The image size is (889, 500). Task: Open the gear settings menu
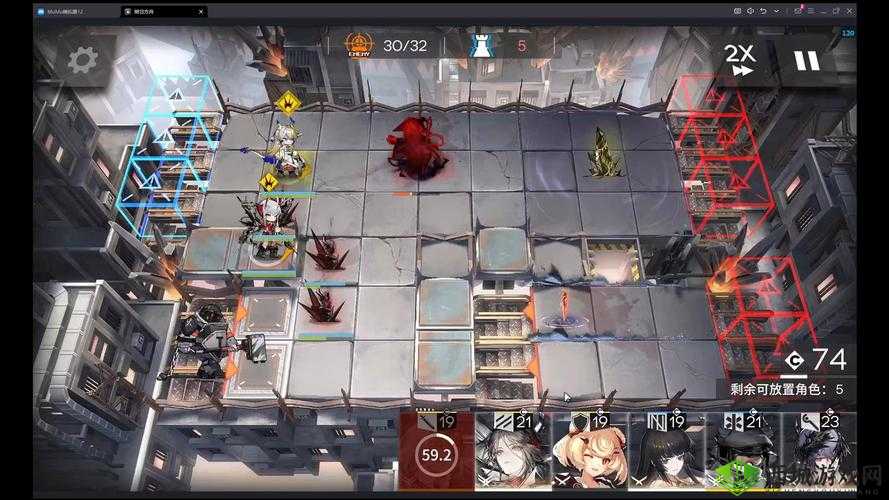(x=82, y=60)
